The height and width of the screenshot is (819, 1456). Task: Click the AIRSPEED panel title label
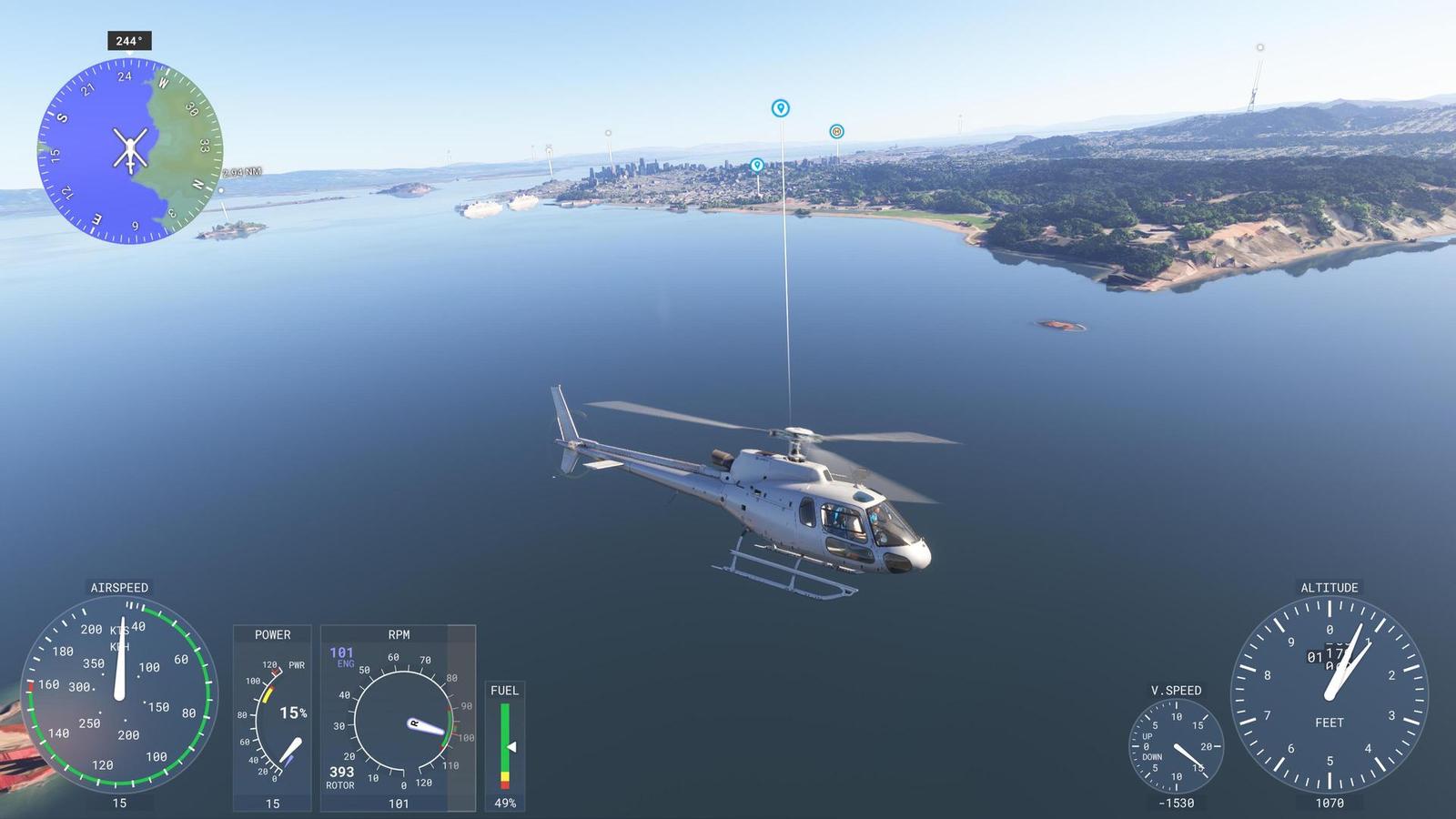(x=119, y=588)
